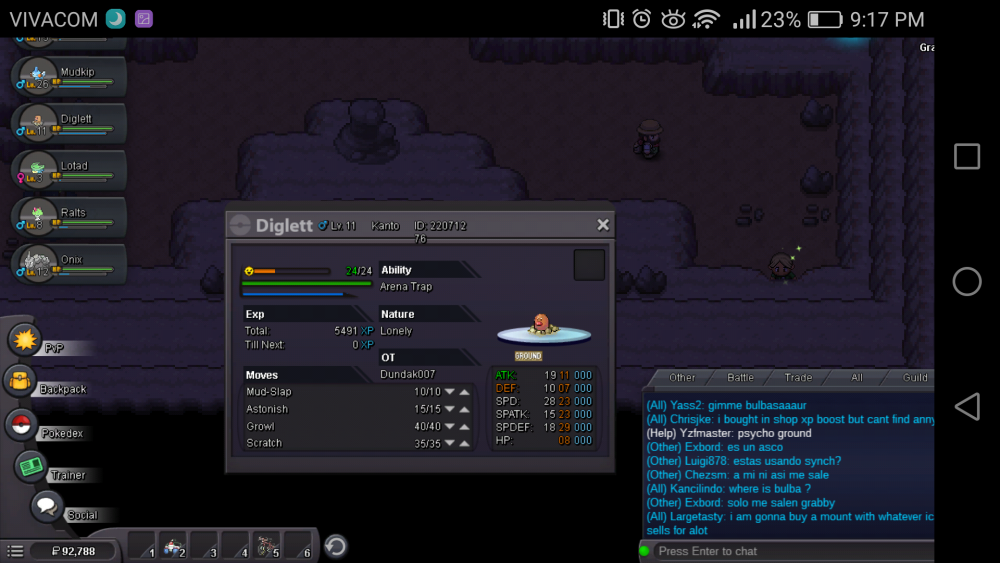The width and height of the screenshot is (1000, 563).
Task: Switch to the Battle chat tab
Action: point(740,378)
